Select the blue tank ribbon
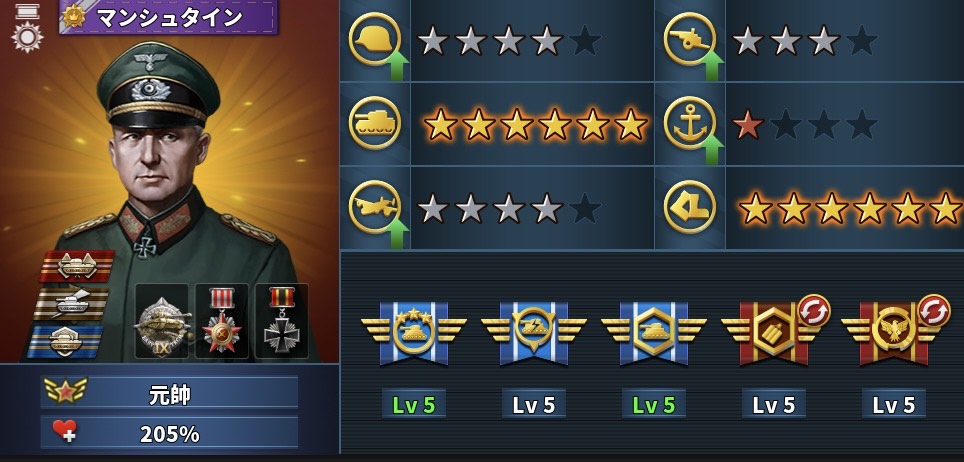964x462 pixels. (66, 340)
